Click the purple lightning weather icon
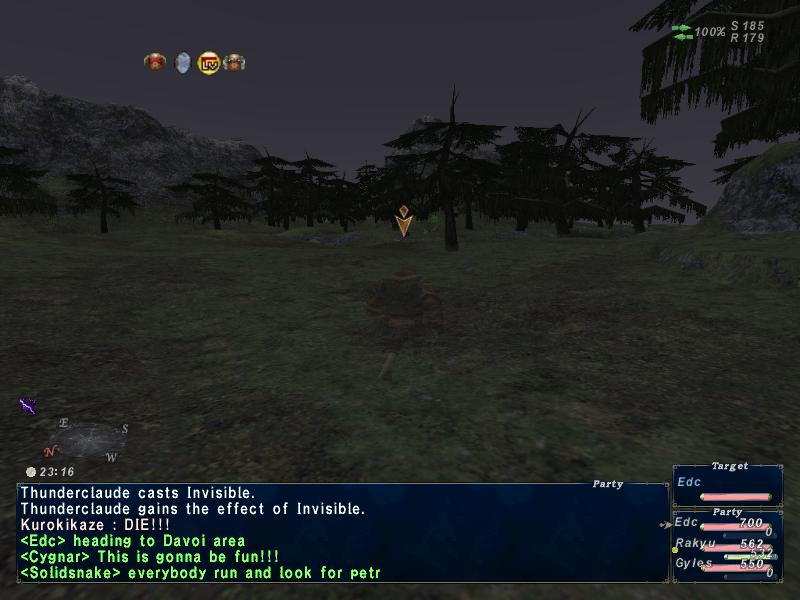 click(x=28, y=405)
